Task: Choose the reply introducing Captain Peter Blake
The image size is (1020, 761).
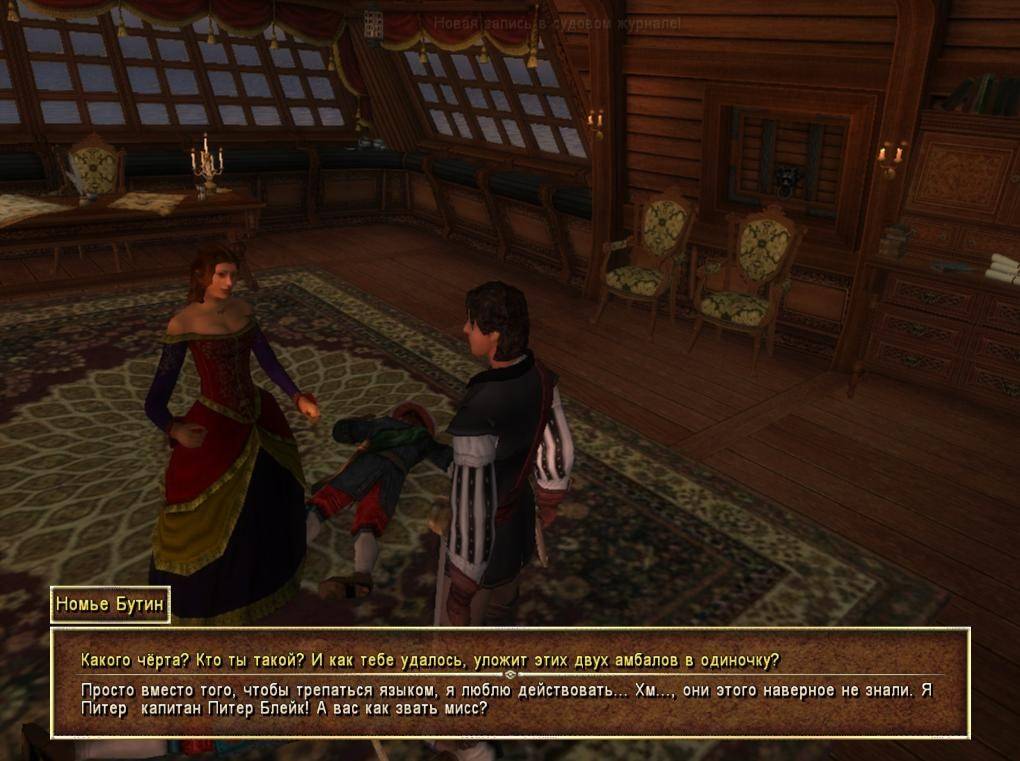Action: [508, 699]
